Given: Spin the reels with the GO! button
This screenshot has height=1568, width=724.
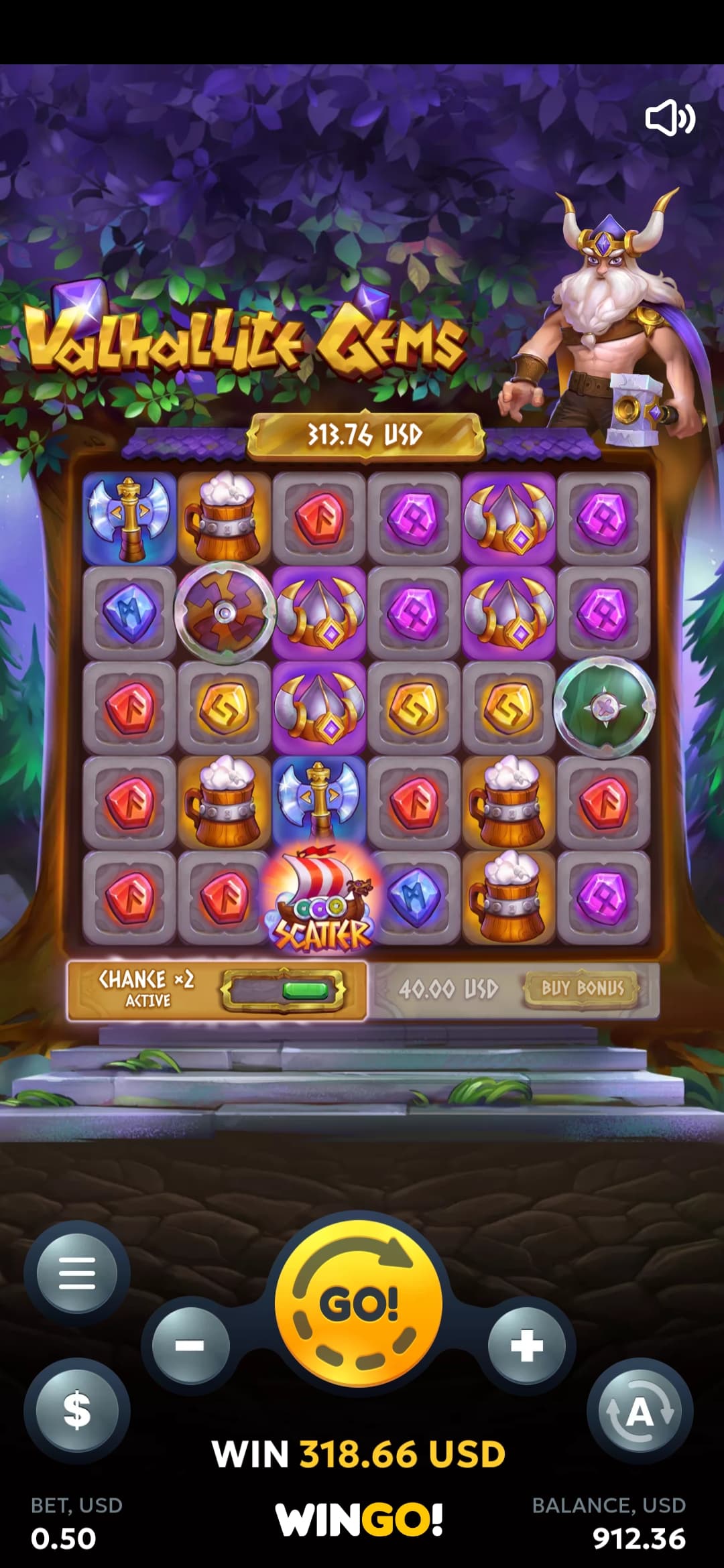Looking at the screenshot, I should click(x=359, y=1303).
